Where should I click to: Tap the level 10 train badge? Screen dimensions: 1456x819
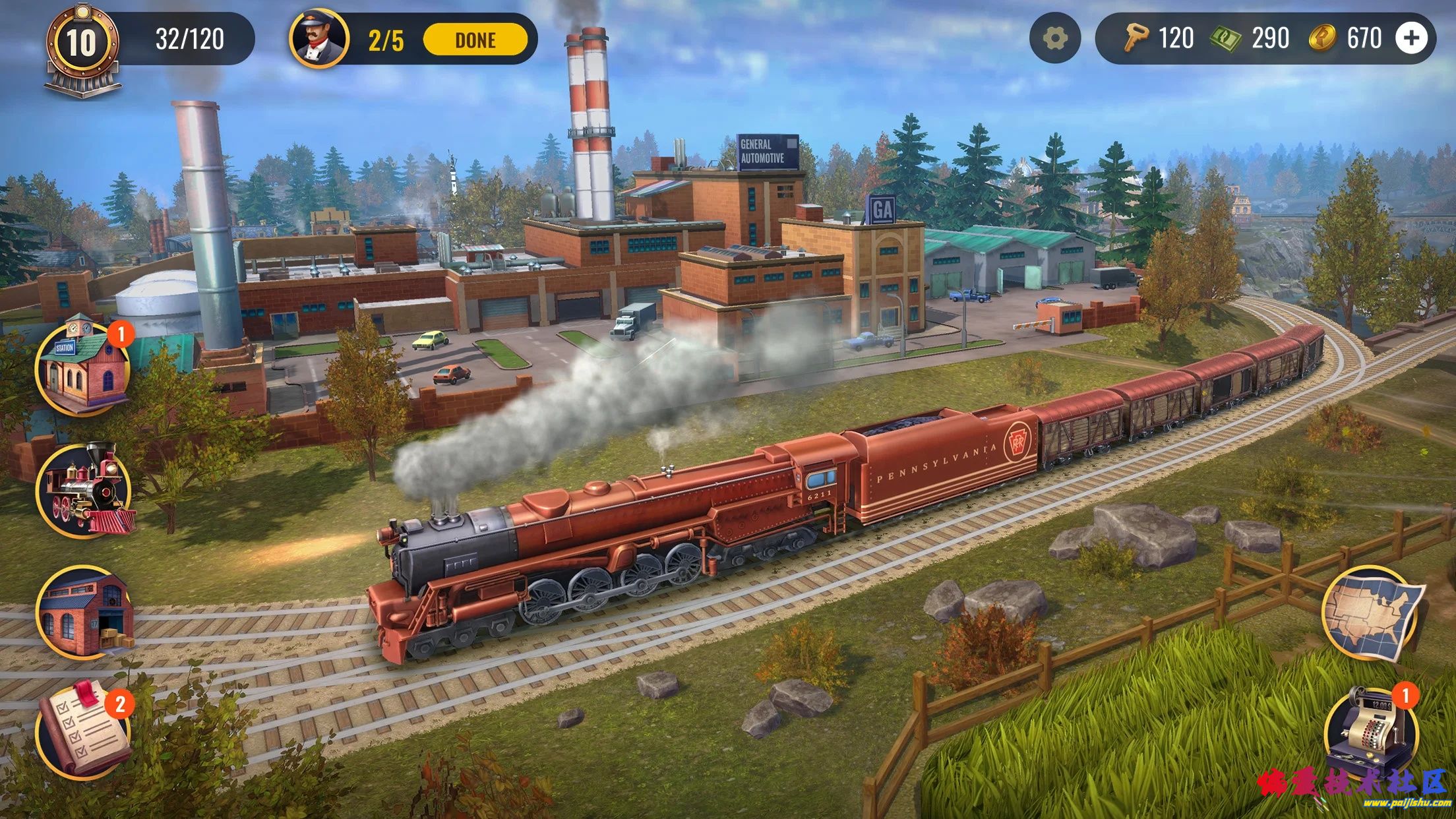82,46
